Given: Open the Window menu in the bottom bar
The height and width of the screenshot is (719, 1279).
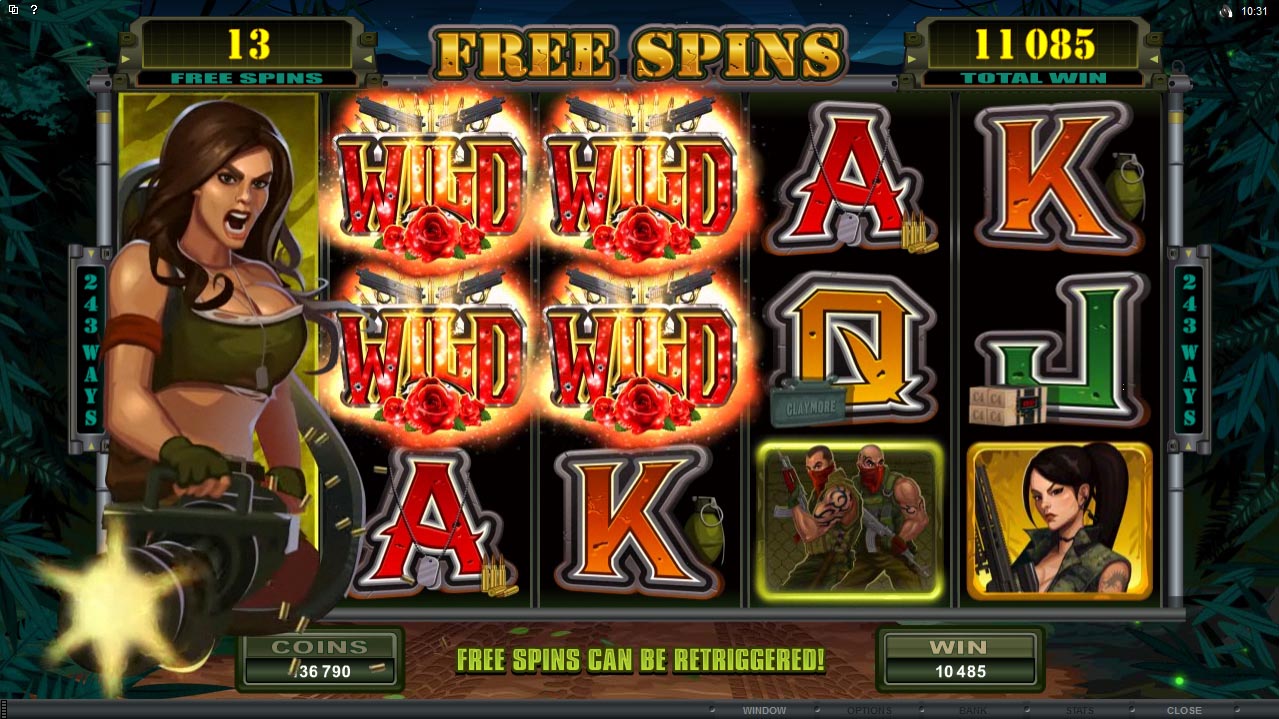Looking at the screenshot, I should tap(763, 710).
